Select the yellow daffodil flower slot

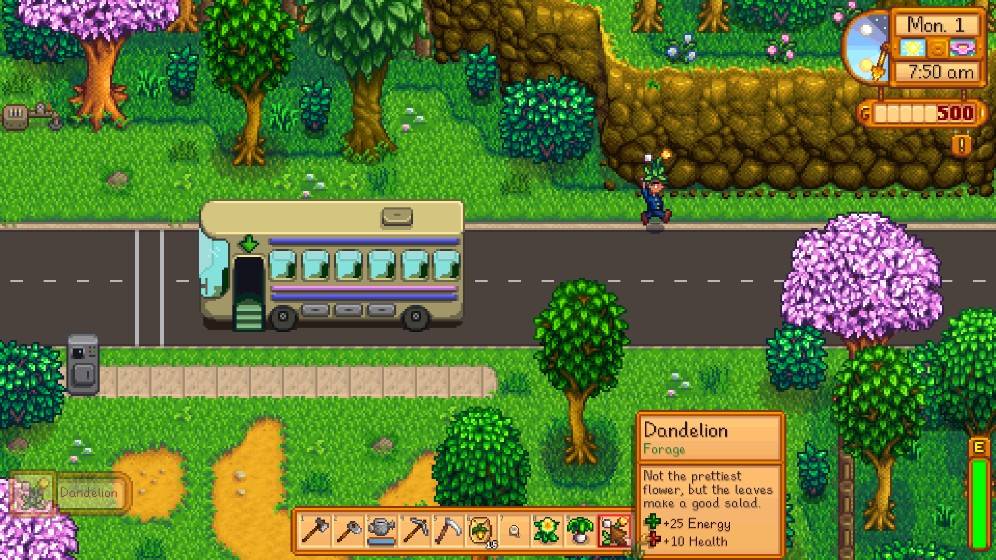[x=547, y=529]
